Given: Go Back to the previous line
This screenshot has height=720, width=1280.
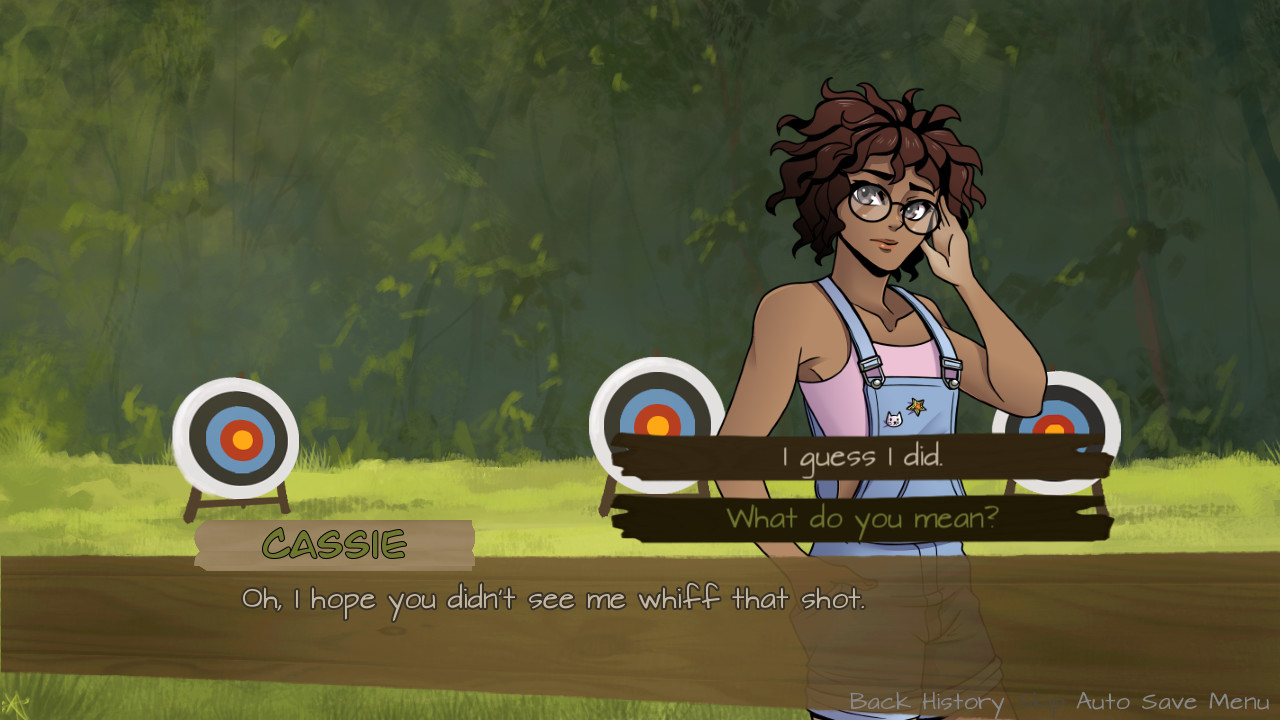Looking at the screenshot, I should click(x=880, y=702).
